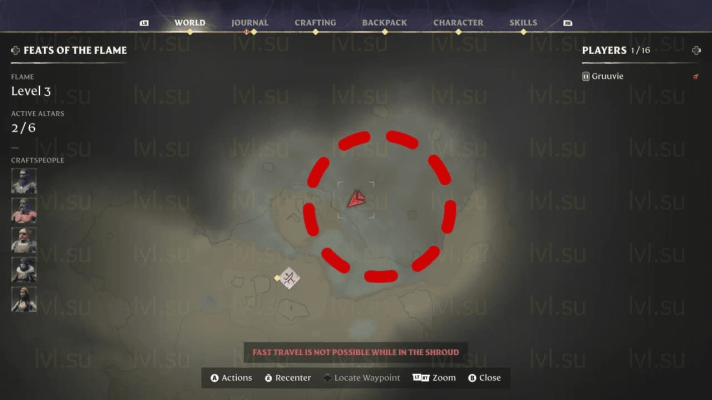Show the Character tab
This screenshot has height=400, width=712.
tap(458, 22)
